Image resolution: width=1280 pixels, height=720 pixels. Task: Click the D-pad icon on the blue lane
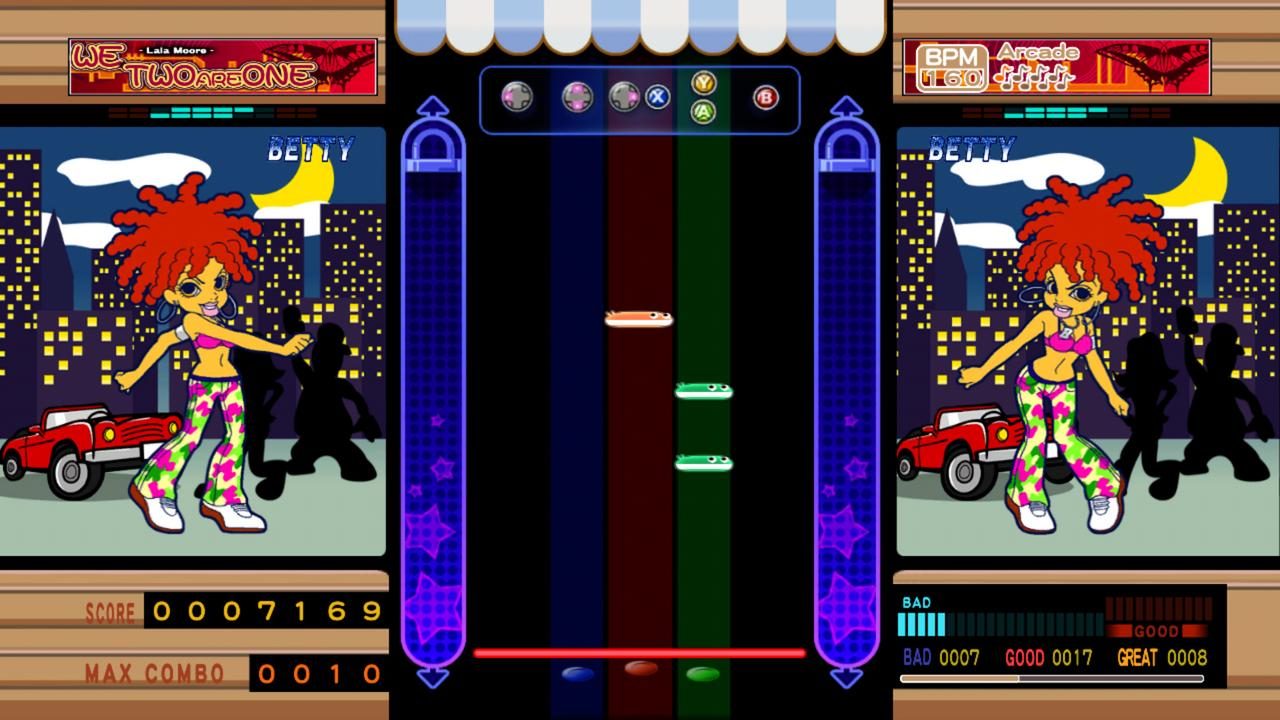pyautogui.click(x=575, y=98)
